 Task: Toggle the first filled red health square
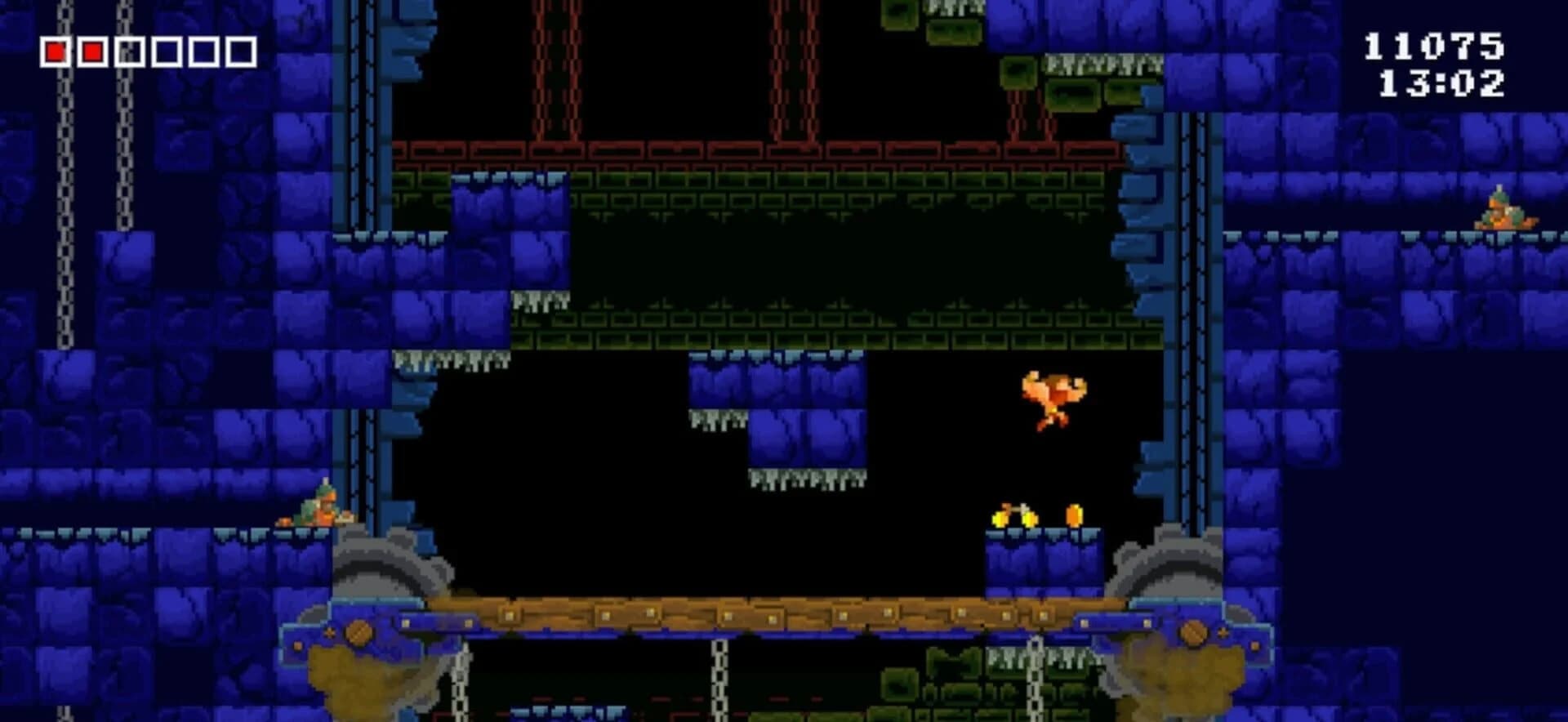[x=56, y=51]
